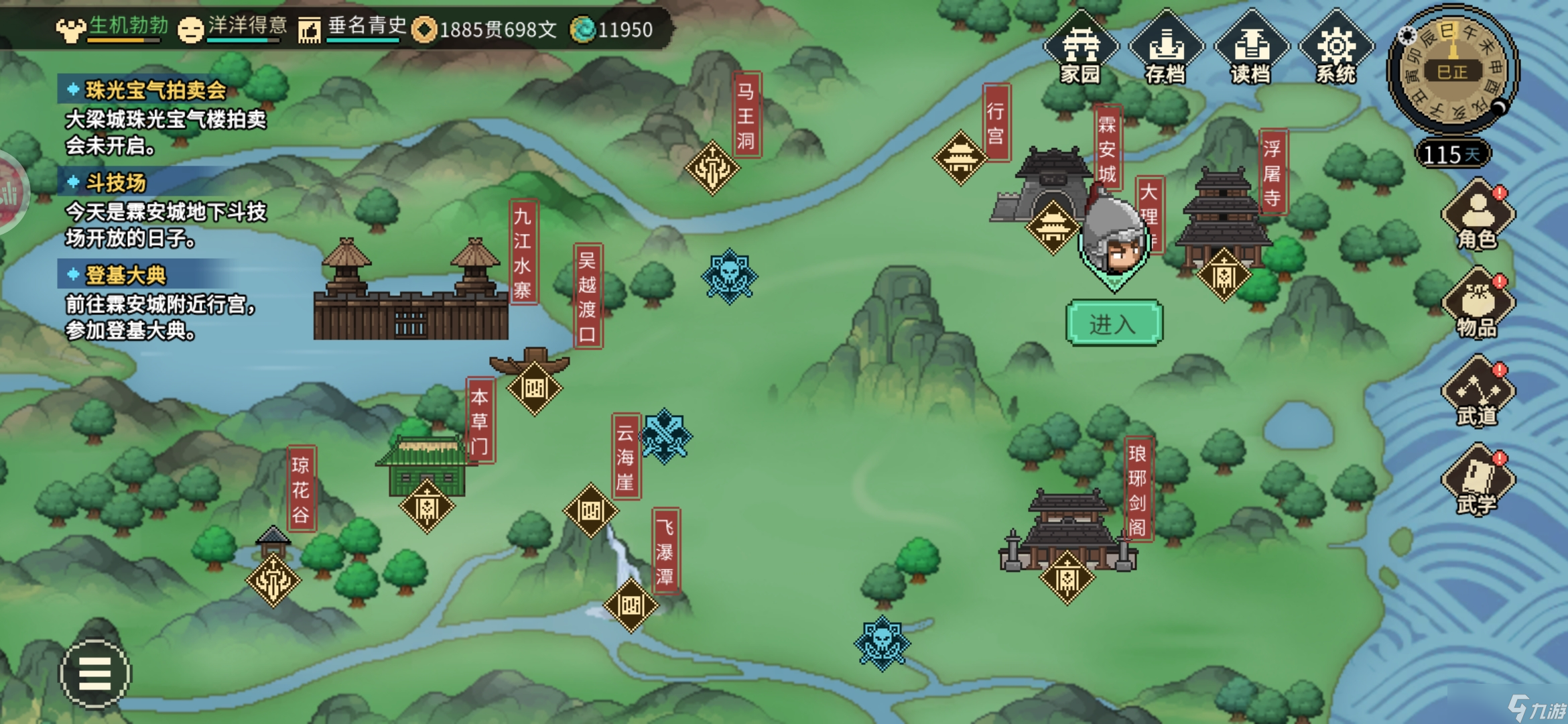The image size is (1568, 724).
Task: Open the 物品 inventory bag
Action: (1477, 303)
